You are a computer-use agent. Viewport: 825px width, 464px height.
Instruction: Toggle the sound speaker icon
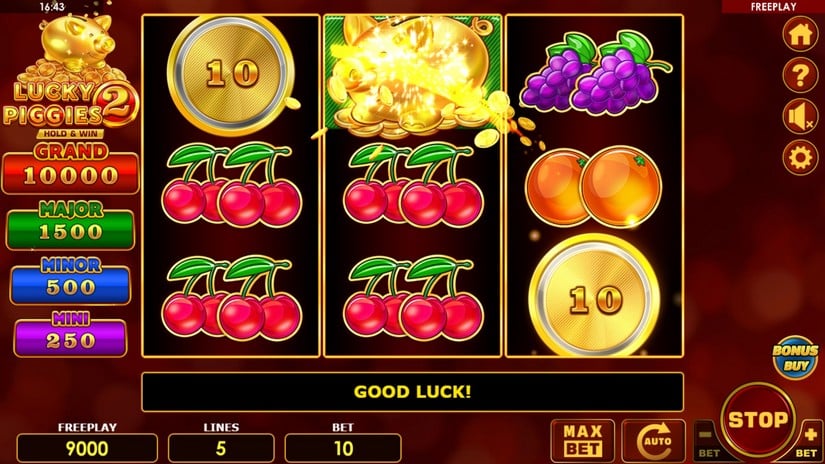coord(799,116)
